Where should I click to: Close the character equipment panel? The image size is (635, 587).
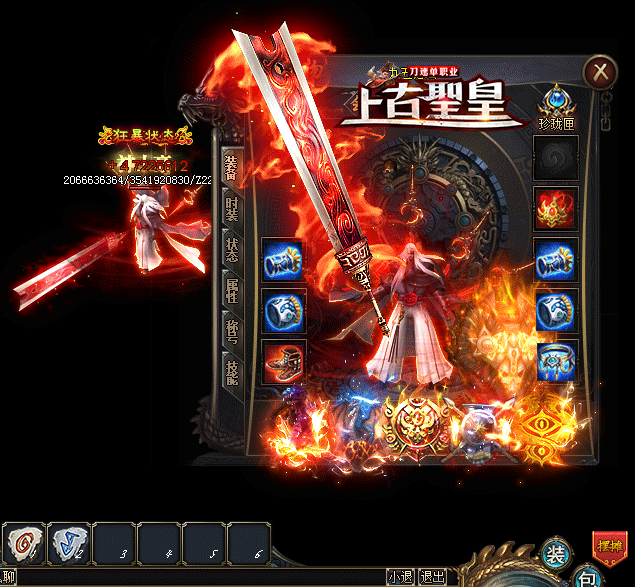600,71
